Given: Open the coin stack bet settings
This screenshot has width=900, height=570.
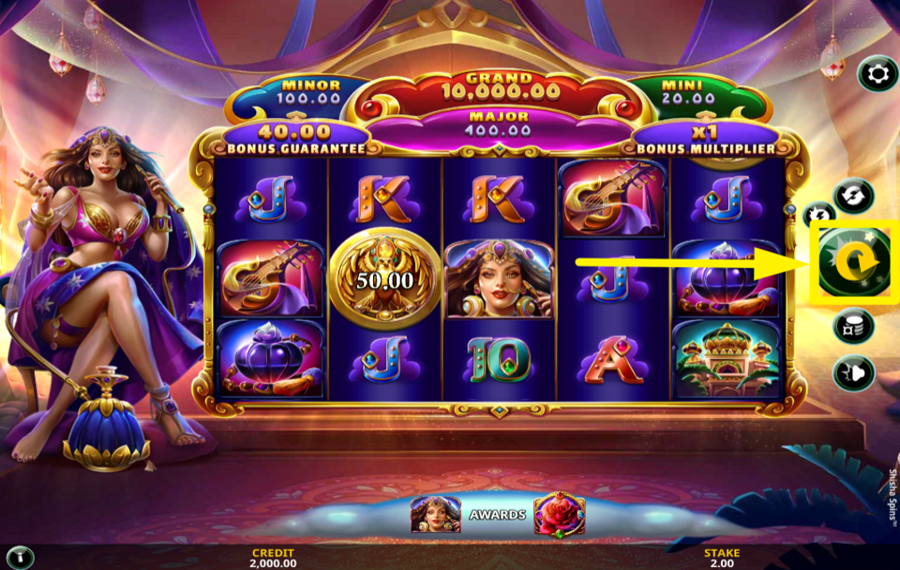Looking at the screenshot, I should tap(853, 326).
